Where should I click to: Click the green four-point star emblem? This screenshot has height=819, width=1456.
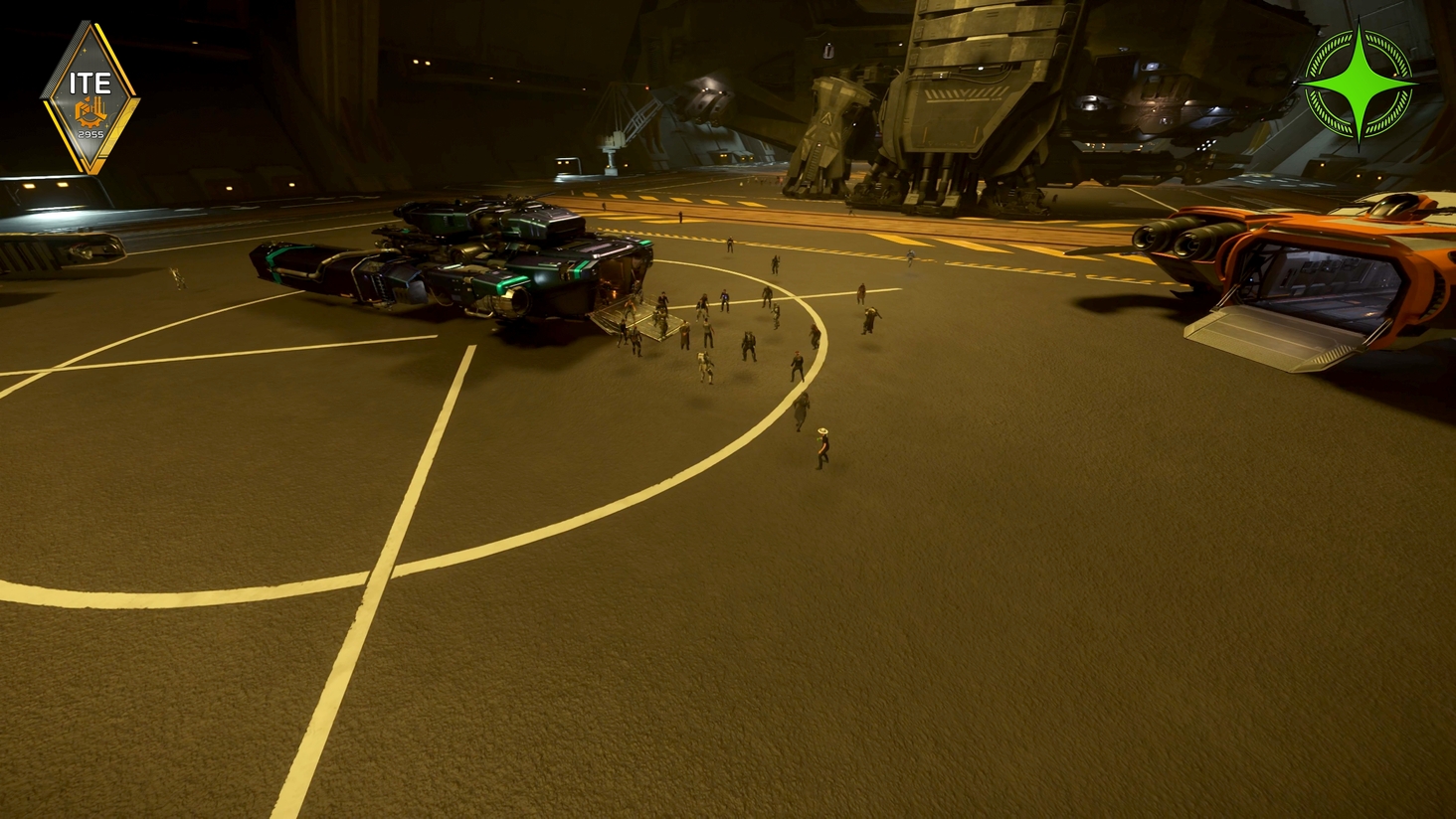click(1360, 85)
